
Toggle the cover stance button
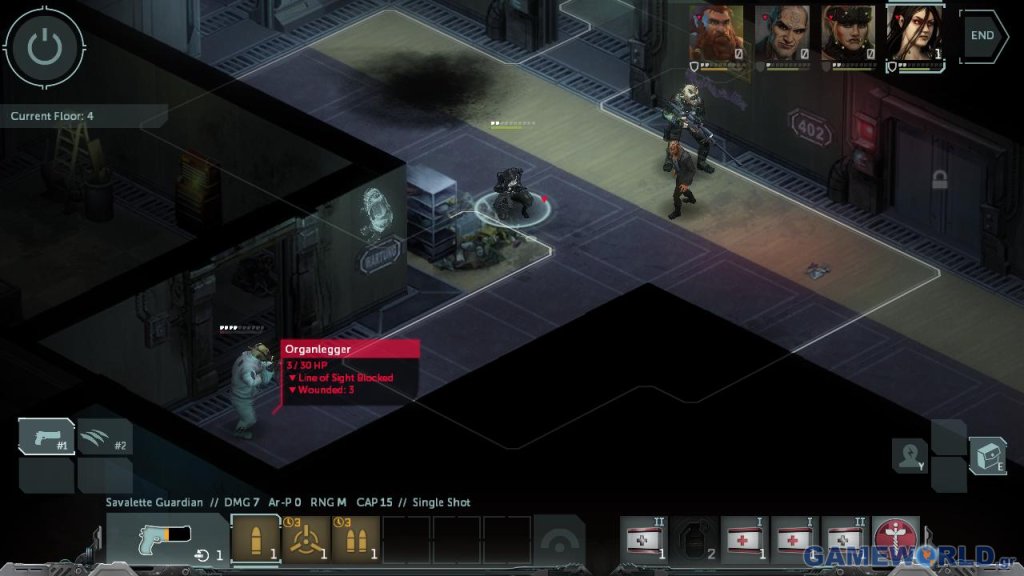(x=558, y=540)
